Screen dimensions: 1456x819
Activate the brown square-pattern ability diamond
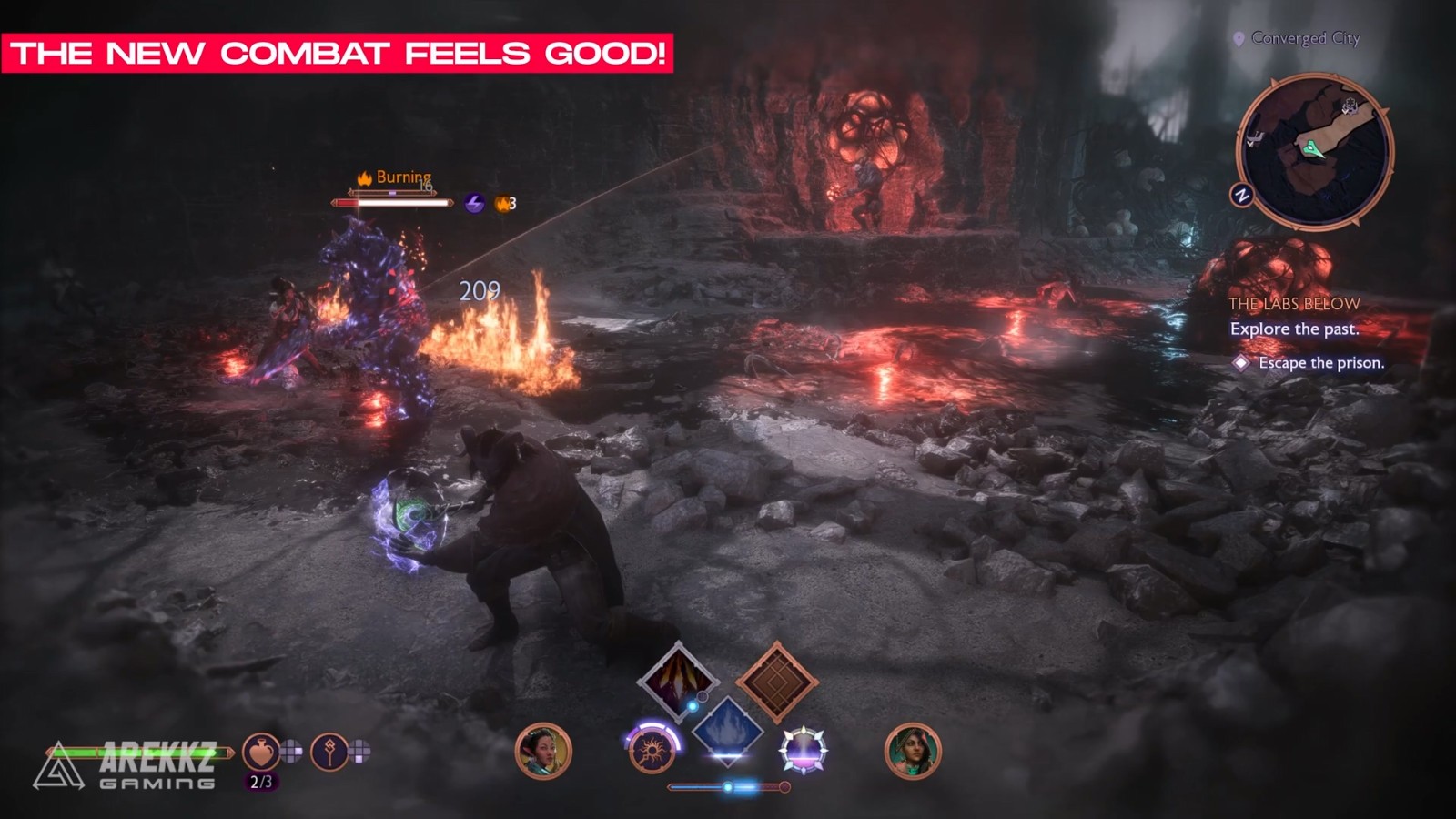[x=777, y=682]
